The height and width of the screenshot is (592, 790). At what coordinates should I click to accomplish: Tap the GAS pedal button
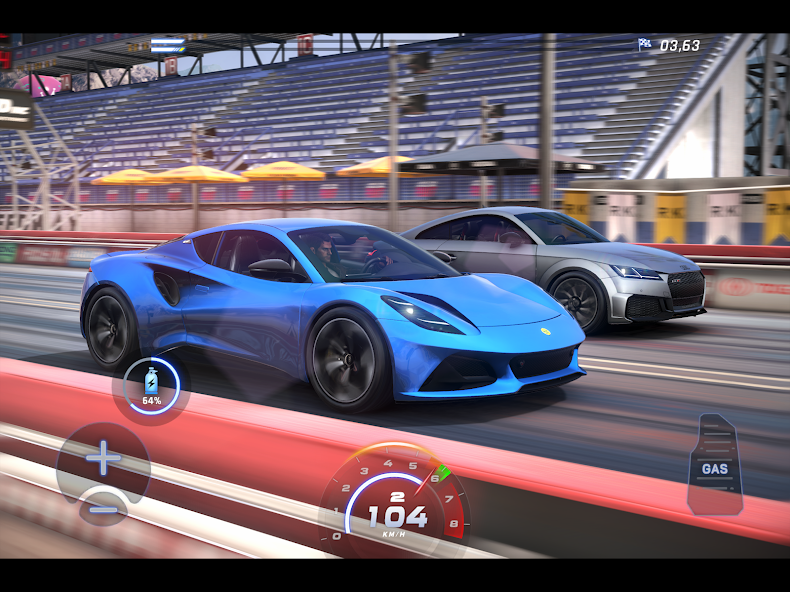(x=714, y=465)
